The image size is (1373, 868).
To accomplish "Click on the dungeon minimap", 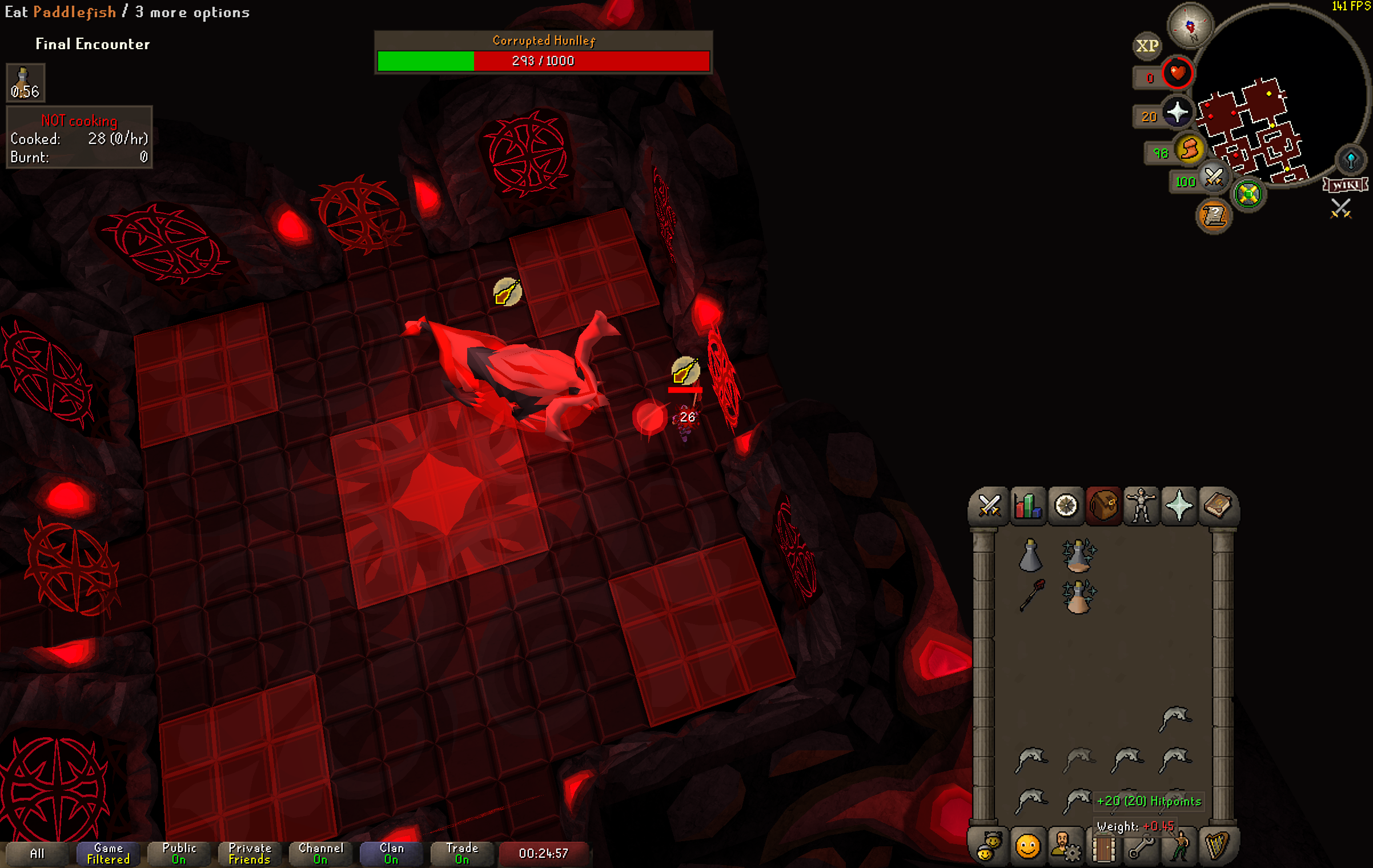I will (x=1256, y=131).
